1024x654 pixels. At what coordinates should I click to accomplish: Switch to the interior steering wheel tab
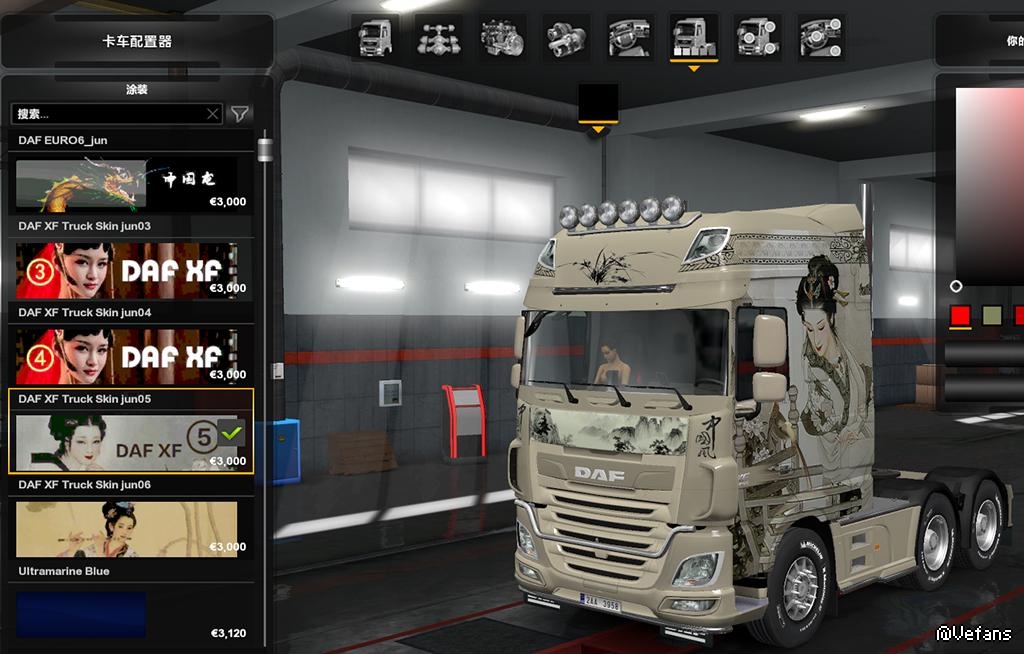click(x=630, y=37)
